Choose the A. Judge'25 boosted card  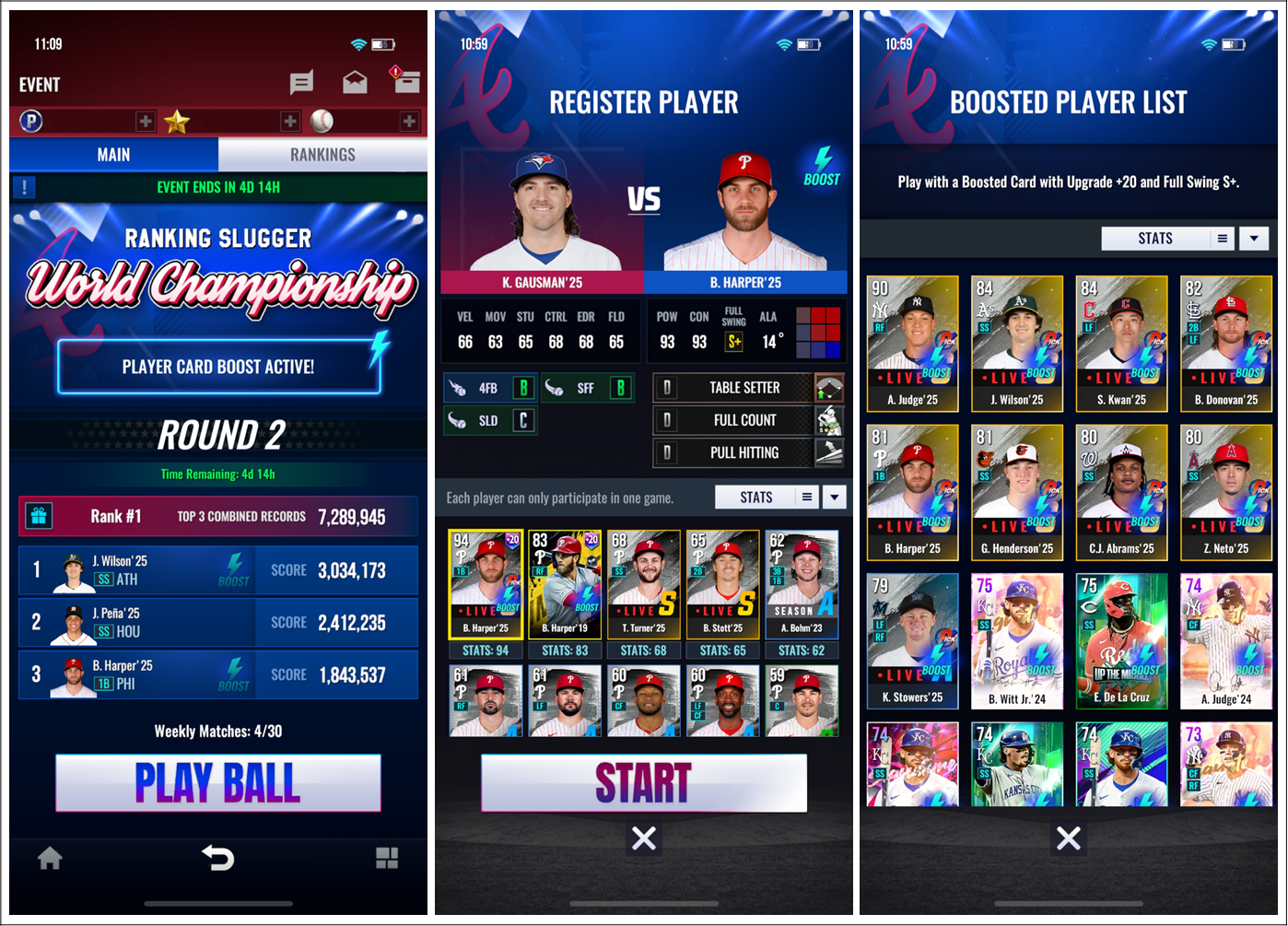912,344
